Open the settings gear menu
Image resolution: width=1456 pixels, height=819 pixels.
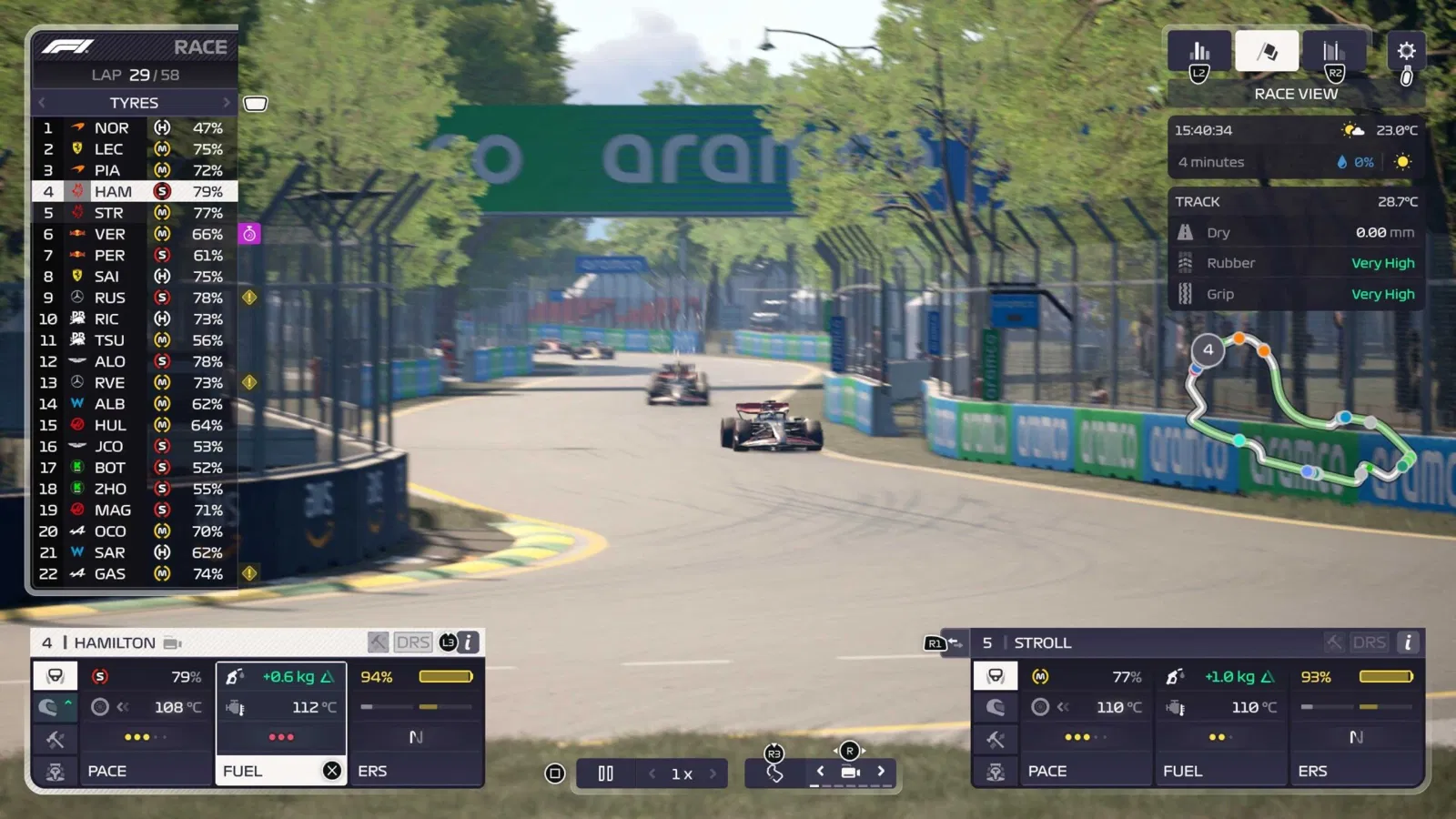click(1406, 51)
